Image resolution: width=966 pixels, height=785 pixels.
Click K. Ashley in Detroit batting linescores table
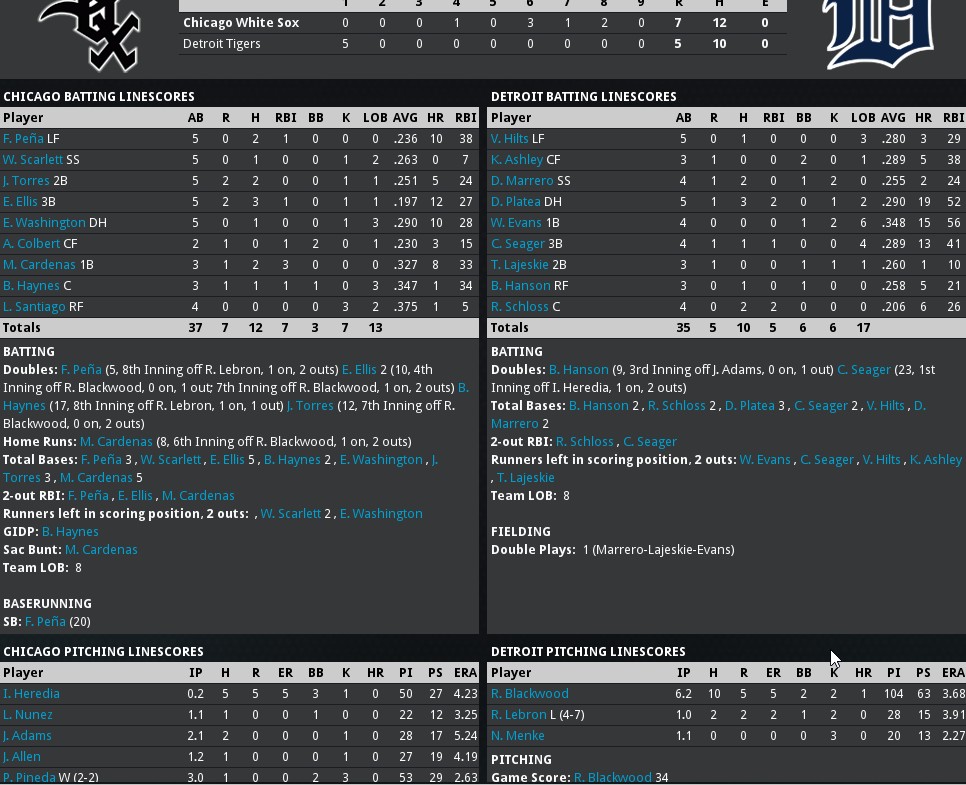click(x=516, y=159)
